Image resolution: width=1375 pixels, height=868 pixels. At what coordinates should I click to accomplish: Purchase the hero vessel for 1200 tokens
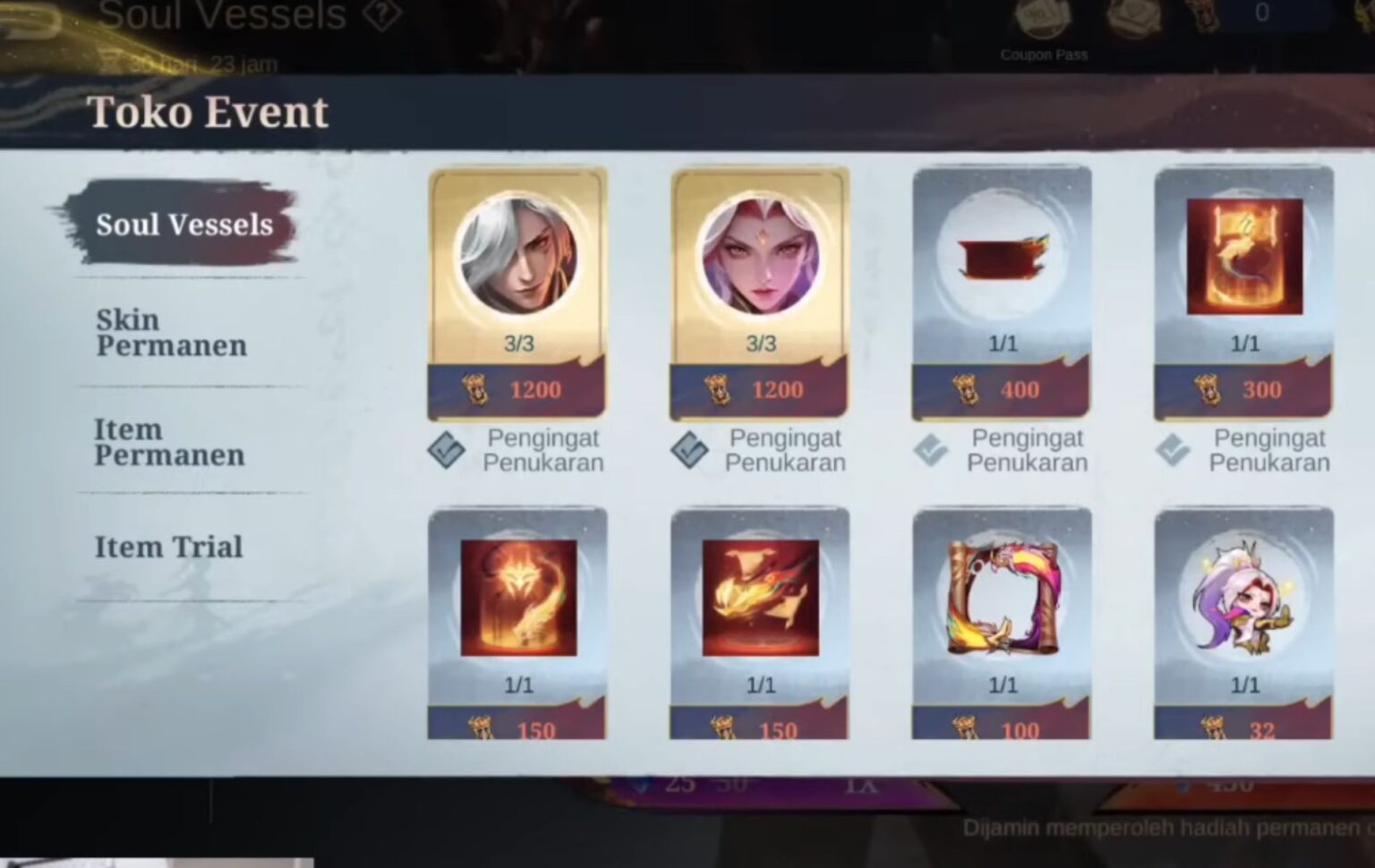517,390
